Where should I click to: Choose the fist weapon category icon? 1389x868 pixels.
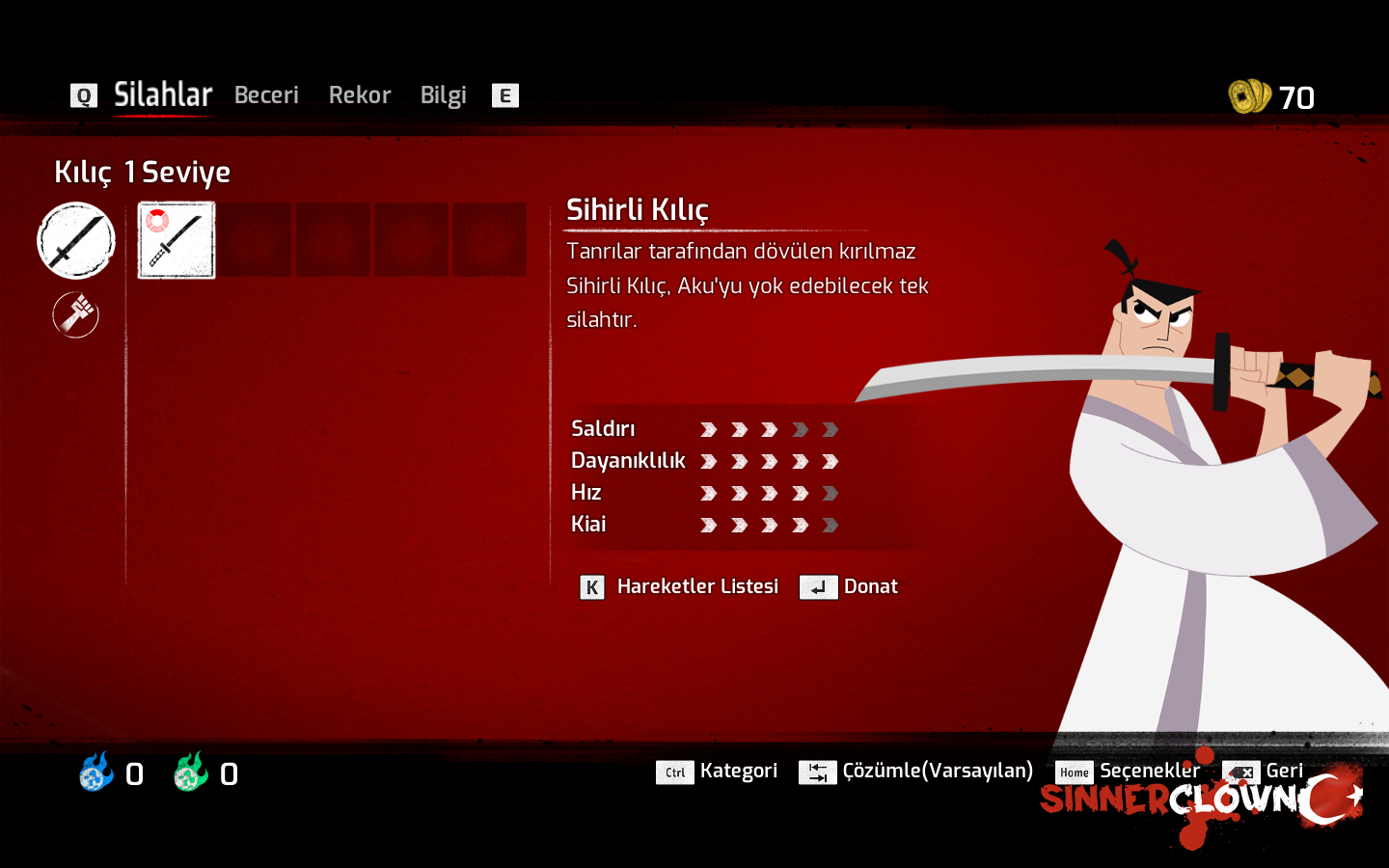[76, 314]
